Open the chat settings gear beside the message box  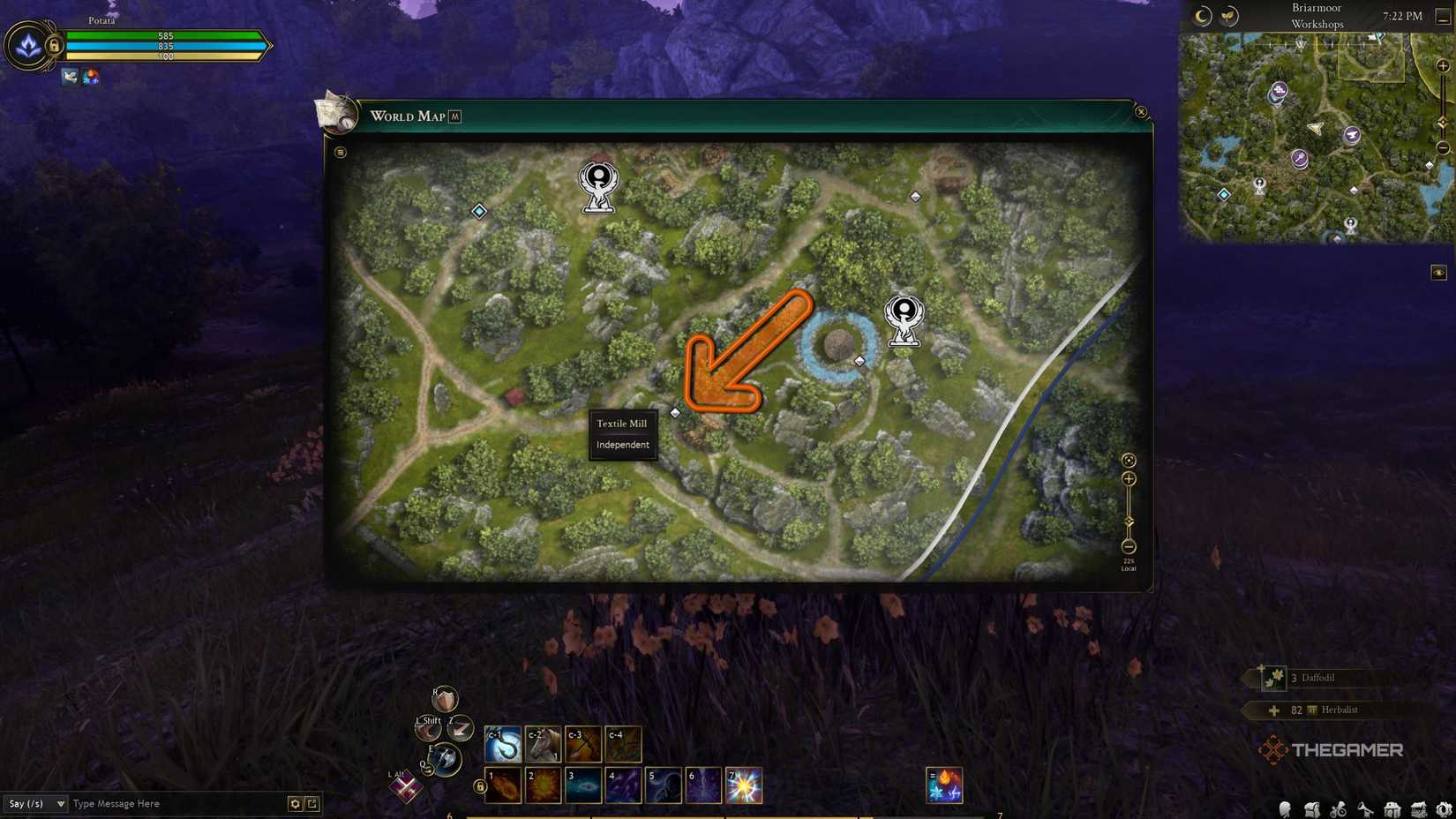point(295,804)
